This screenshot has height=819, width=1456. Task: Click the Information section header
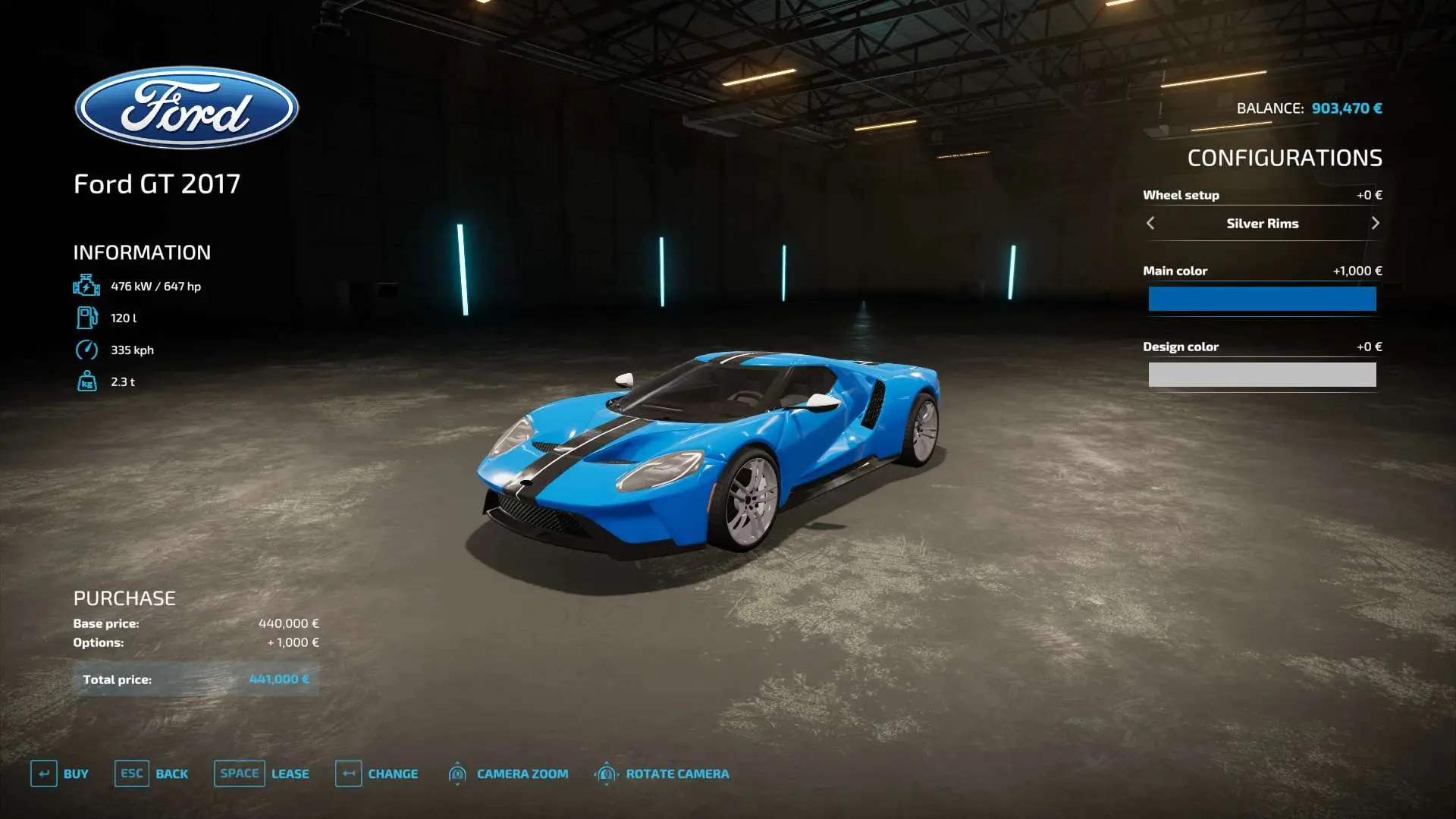pyautogui.click(x=141, y=252)
